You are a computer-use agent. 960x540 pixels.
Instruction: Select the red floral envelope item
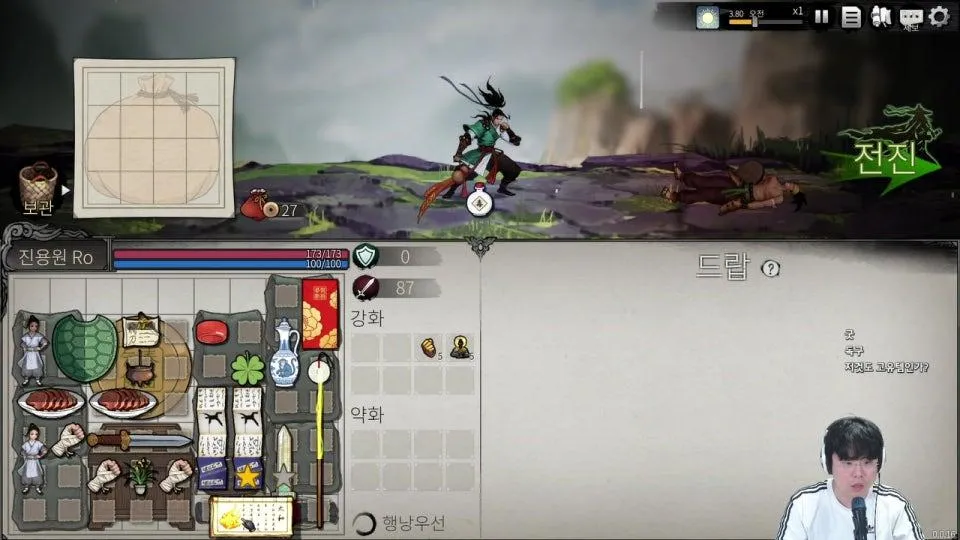tap(320, 313)
